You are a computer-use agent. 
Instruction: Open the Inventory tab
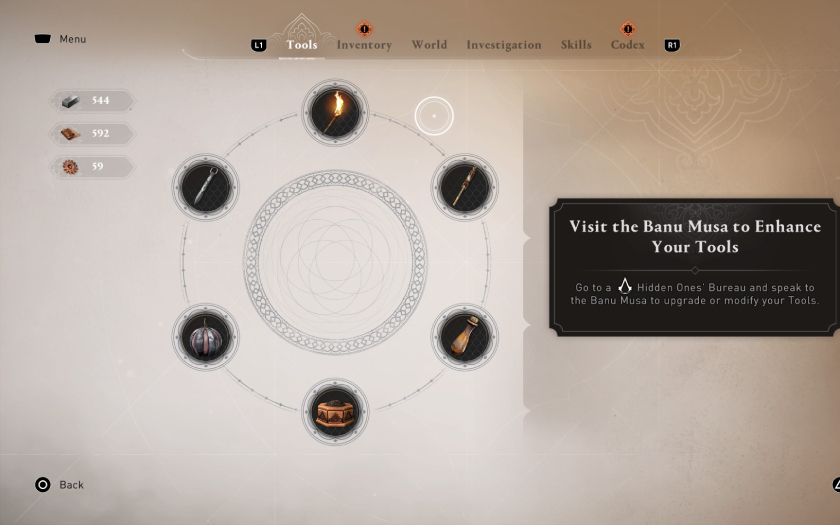364,45
